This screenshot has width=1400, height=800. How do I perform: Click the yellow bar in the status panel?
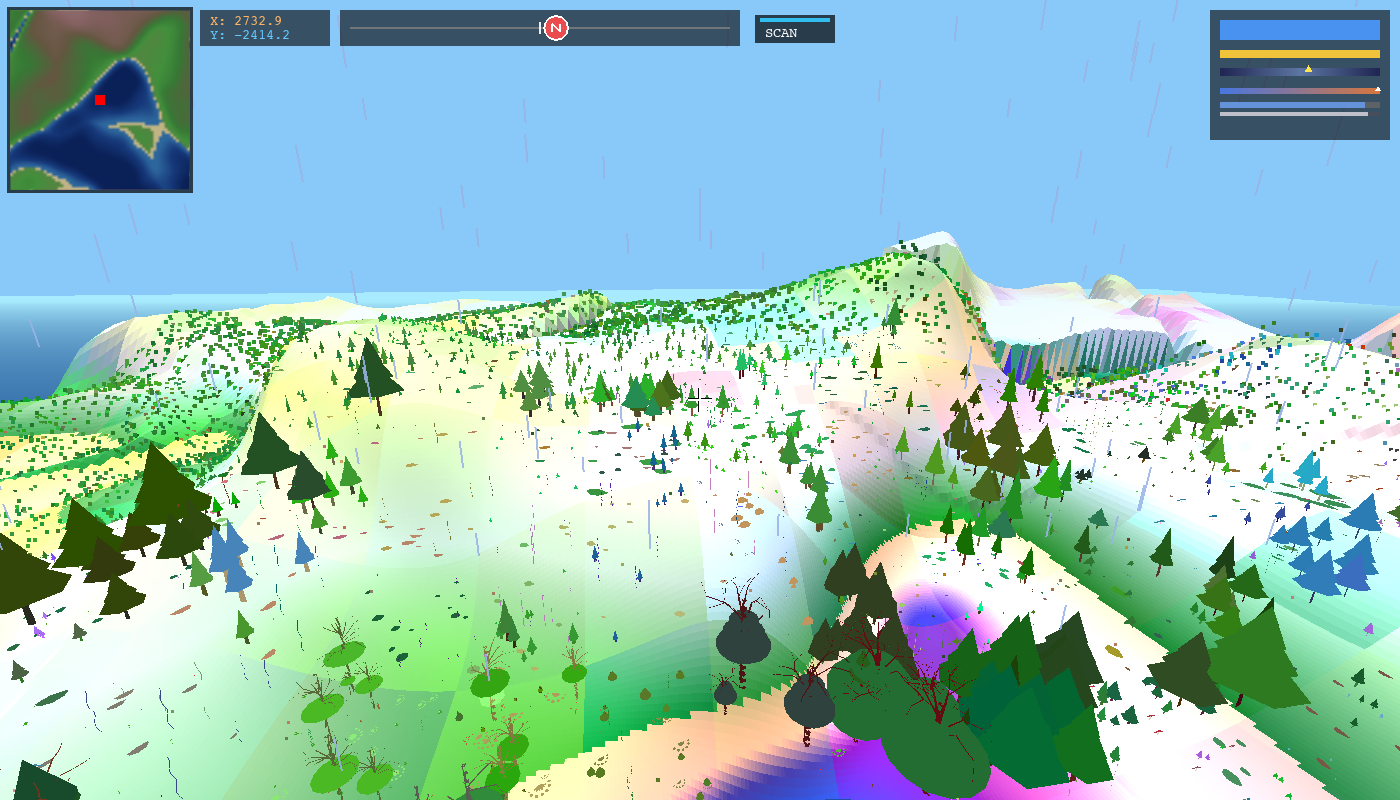(1300, 54)
